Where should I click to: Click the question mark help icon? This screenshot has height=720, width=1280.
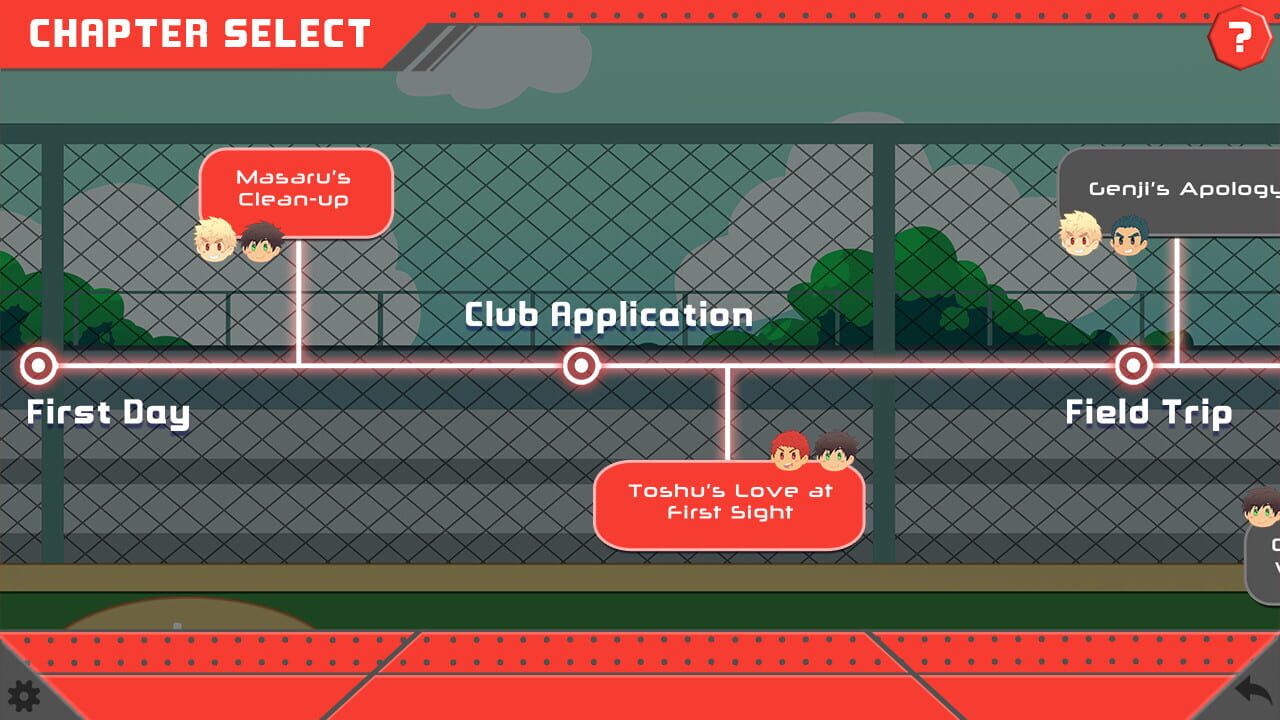[1240, 38]
